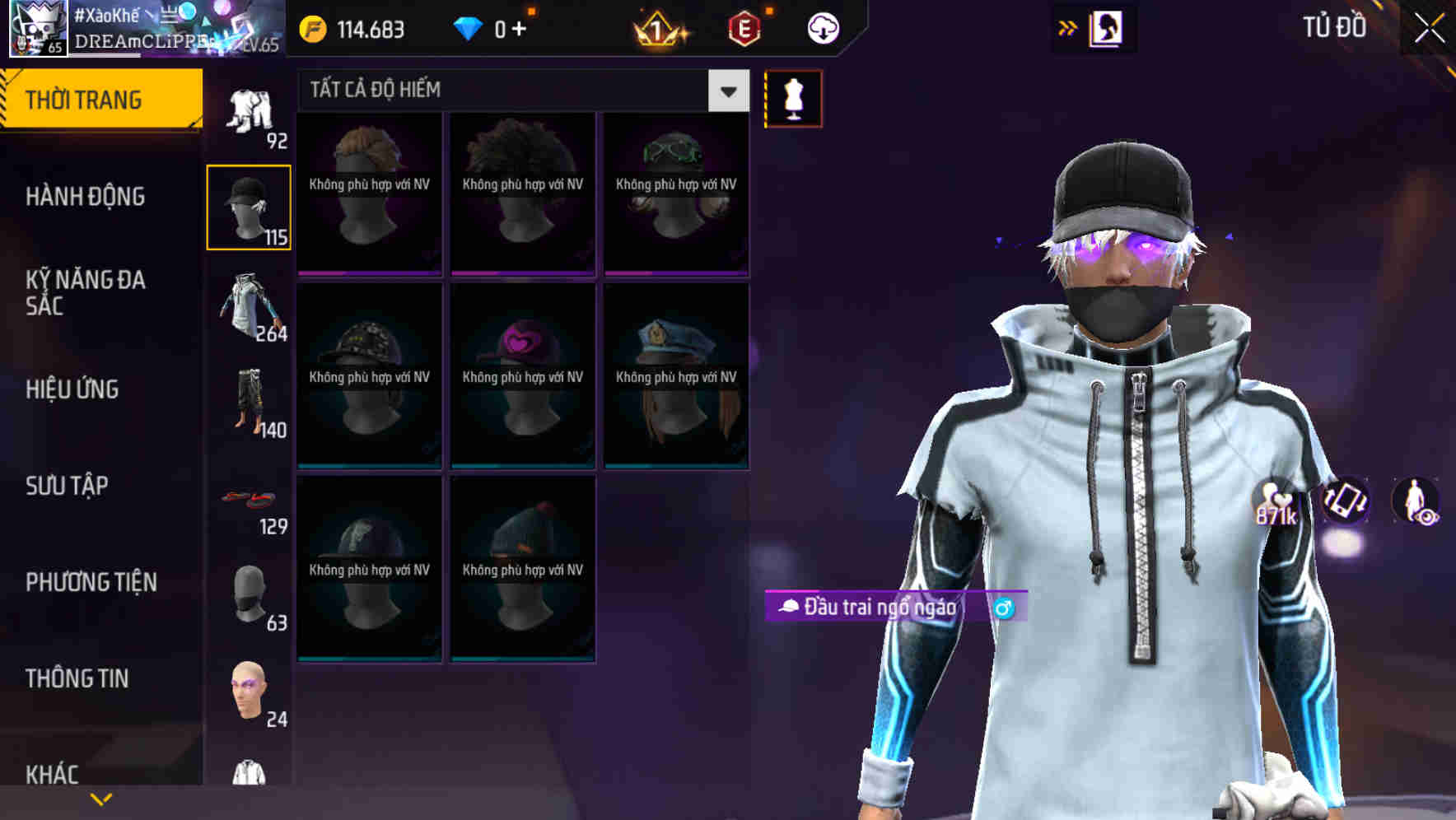The height and width of the screenshot is (820, 1456).
Task: Click the double-arrow expander near top right
Action: click(x=1068, y=26)
